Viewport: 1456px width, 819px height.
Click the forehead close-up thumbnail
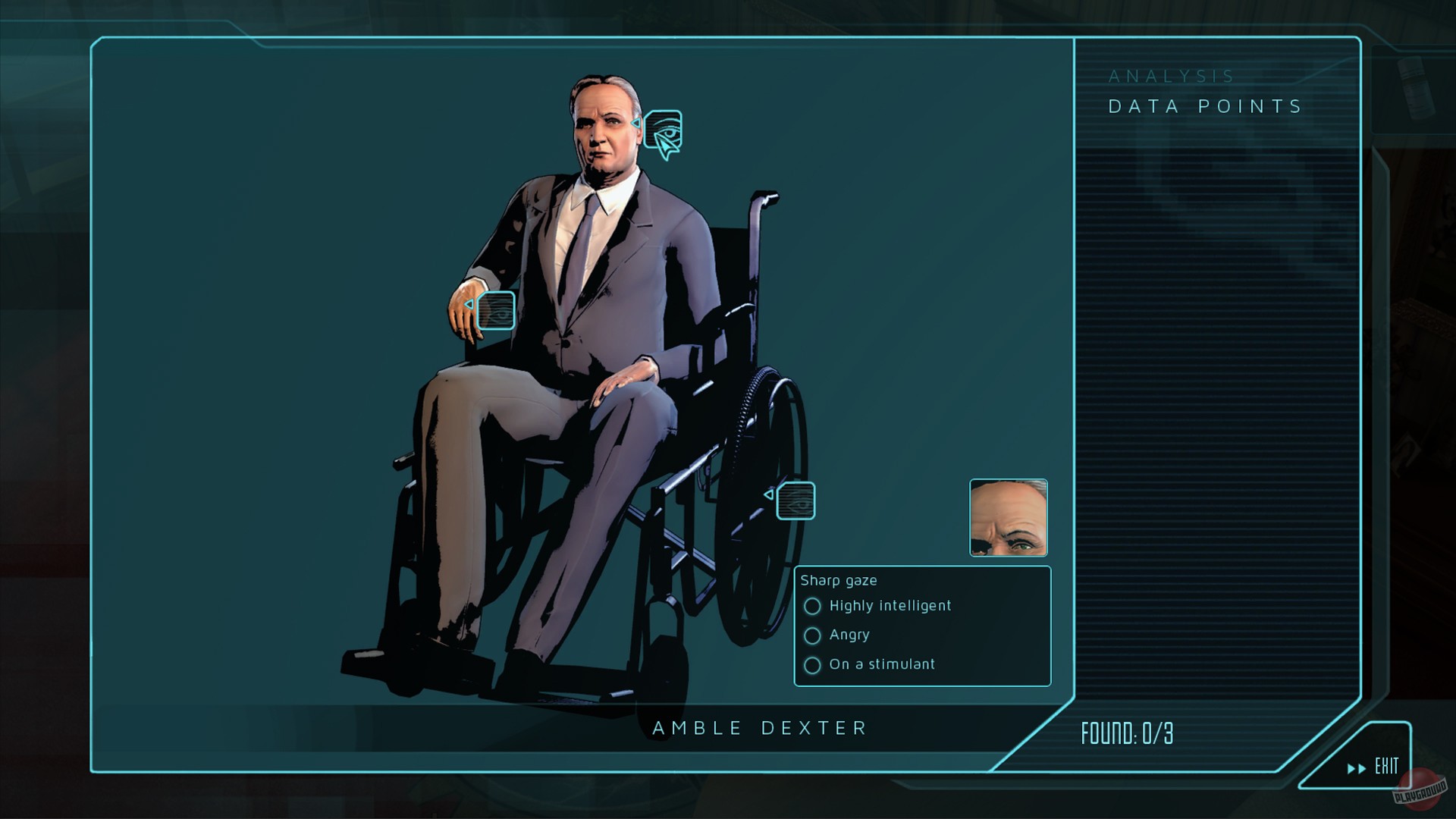[x=1009, y=518]
